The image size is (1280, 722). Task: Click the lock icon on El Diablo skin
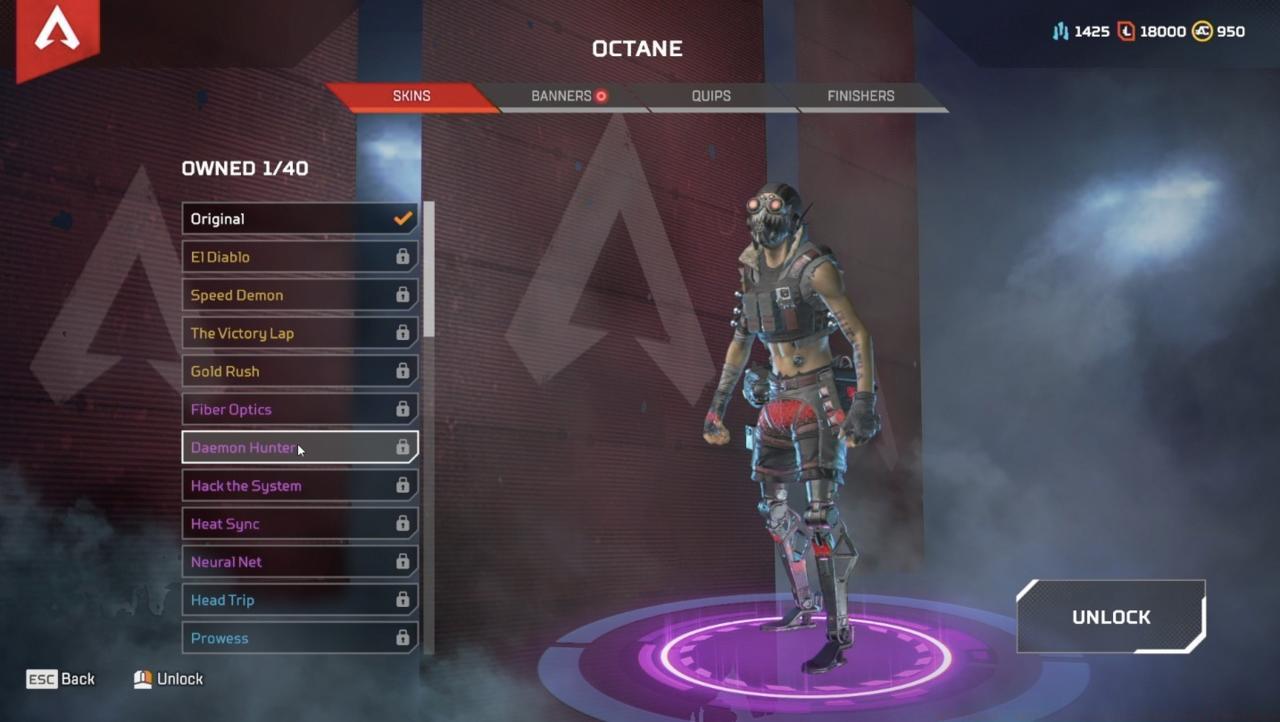click(x=405, y=257)
